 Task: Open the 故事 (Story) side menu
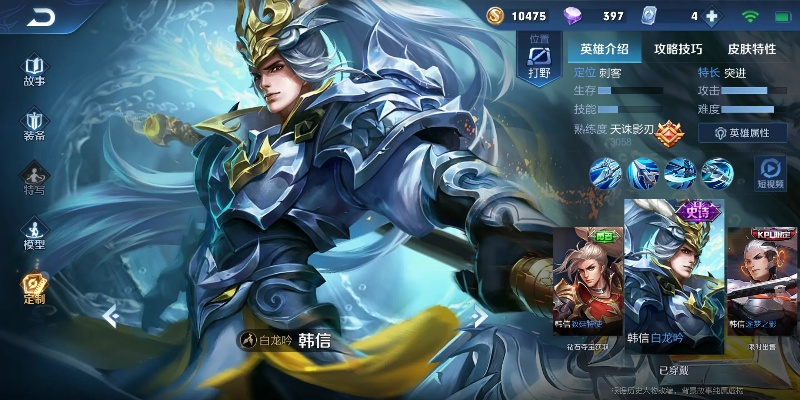tap(35, 69)
